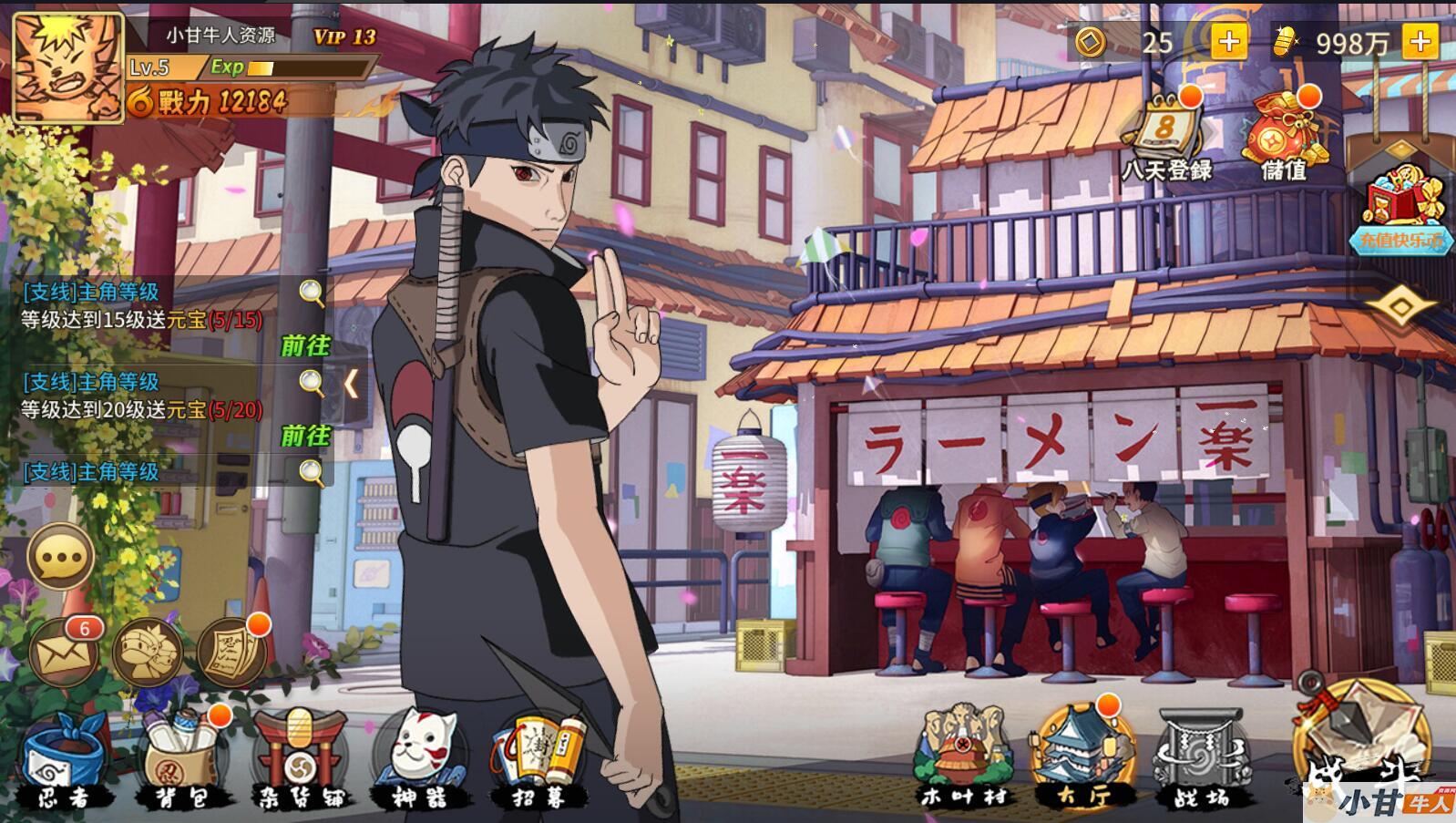Expand the gold diamond arrow menu

click(x=1400, y=305)
